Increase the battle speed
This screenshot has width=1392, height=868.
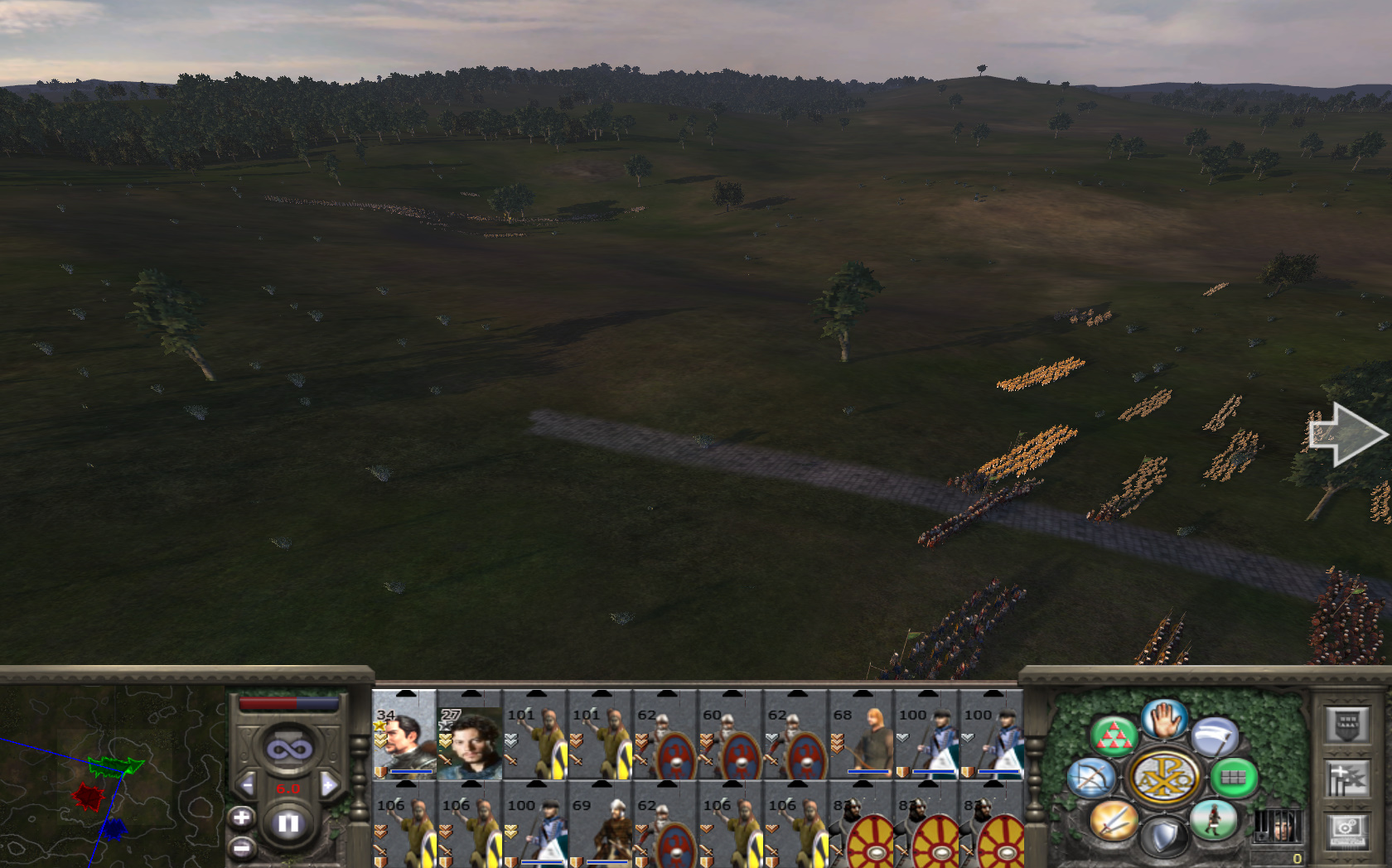click(x=329, y=784)
